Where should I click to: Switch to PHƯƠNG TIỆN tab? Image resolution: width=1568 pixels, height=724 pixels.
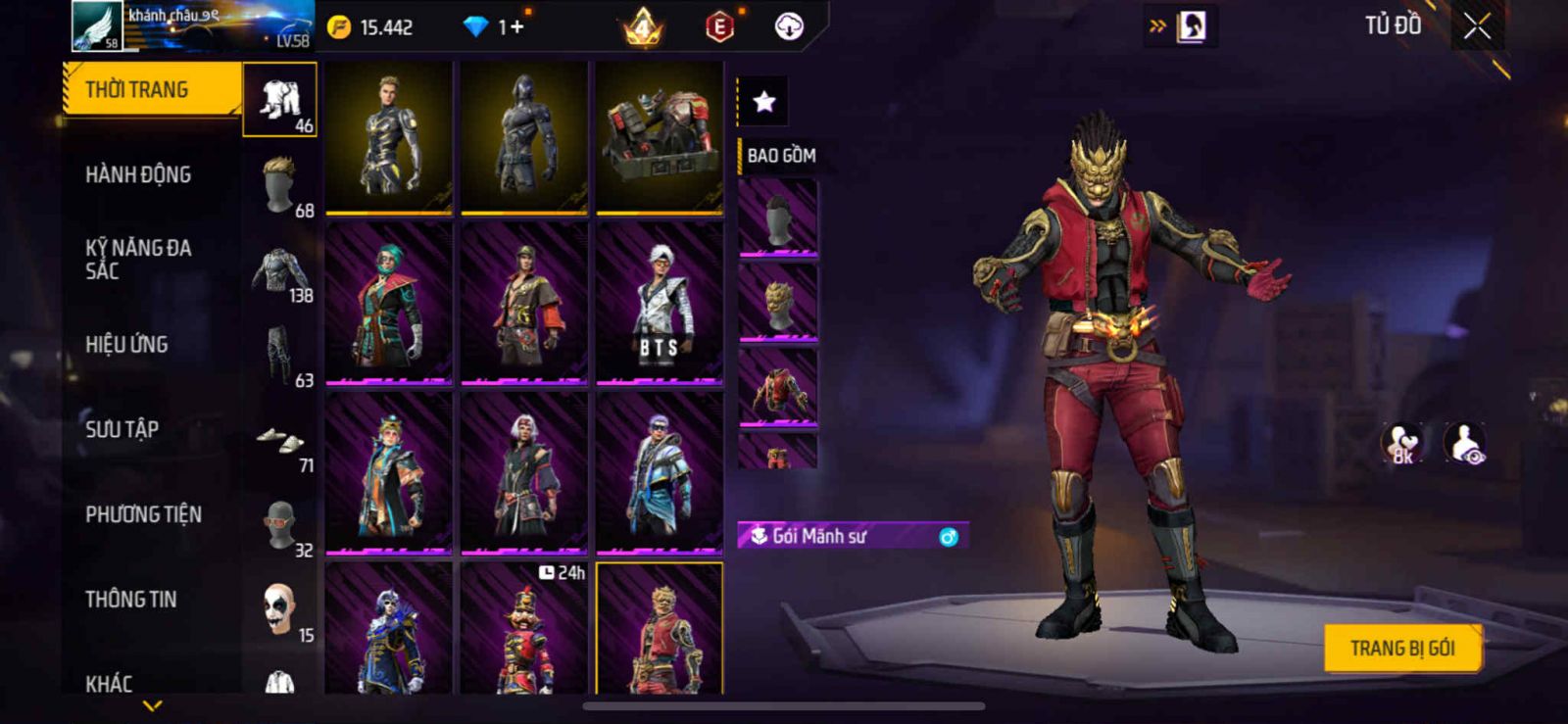click(144, 514)
